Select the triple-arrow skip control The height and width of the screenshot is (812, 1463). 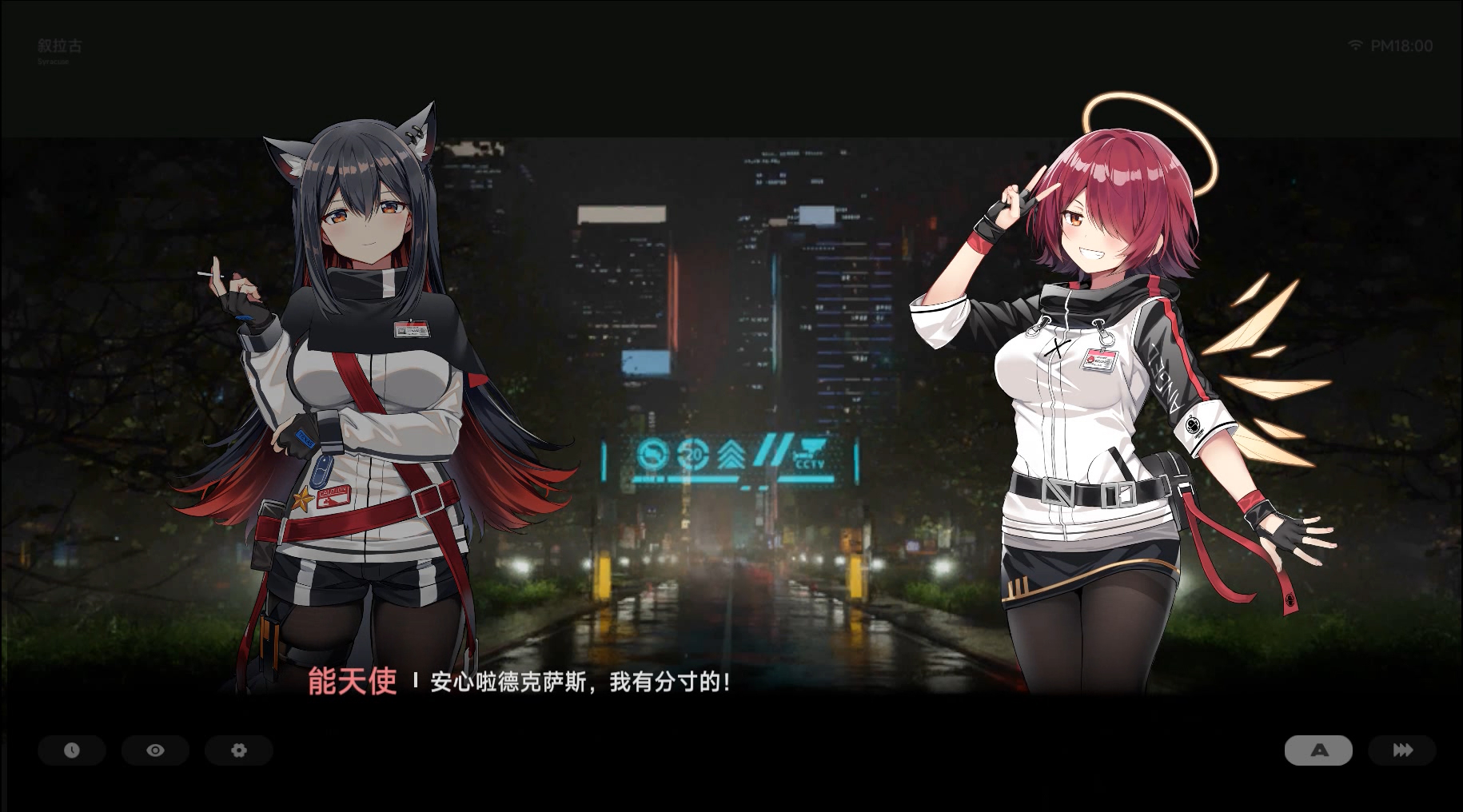click(1401, 750)
